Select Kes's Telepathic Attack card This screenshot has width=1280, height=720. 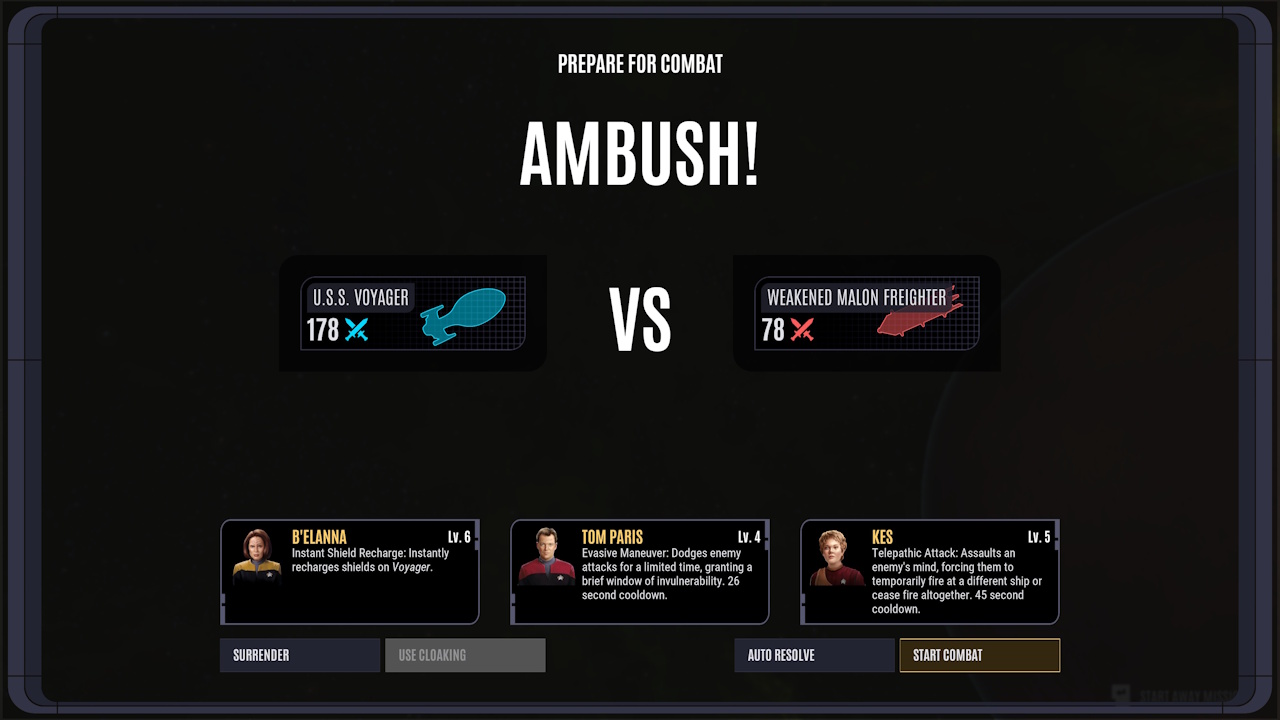tap(929, 572)
